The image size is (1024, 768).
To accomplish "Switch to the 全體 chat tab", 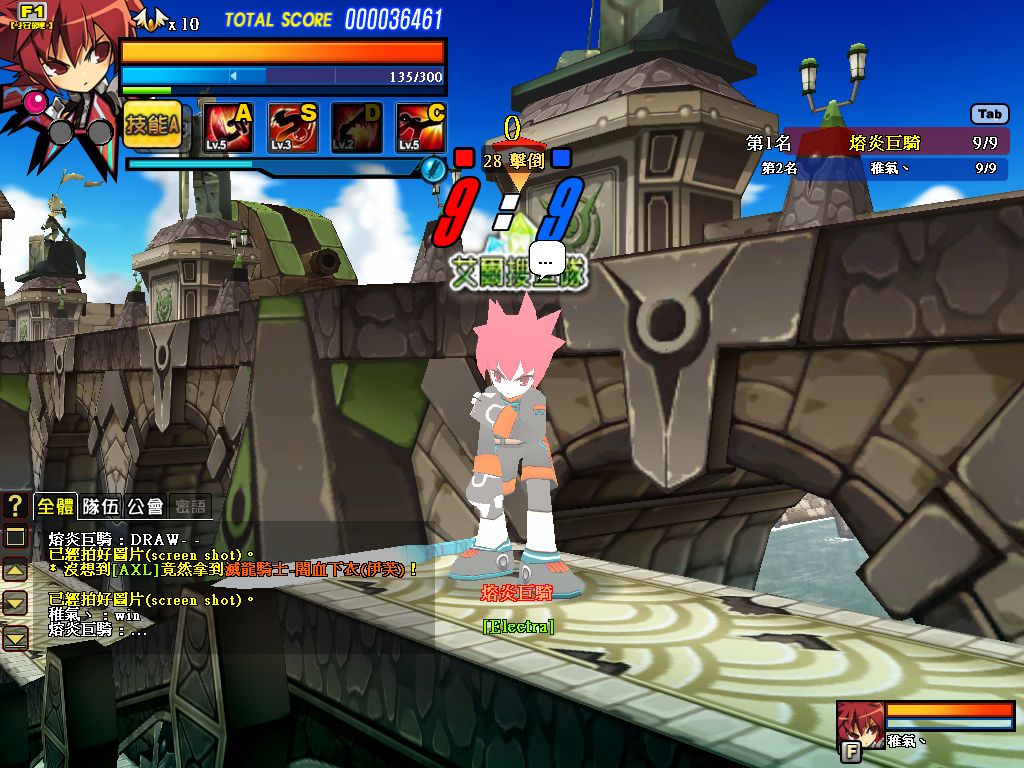I will coord(55,506).
